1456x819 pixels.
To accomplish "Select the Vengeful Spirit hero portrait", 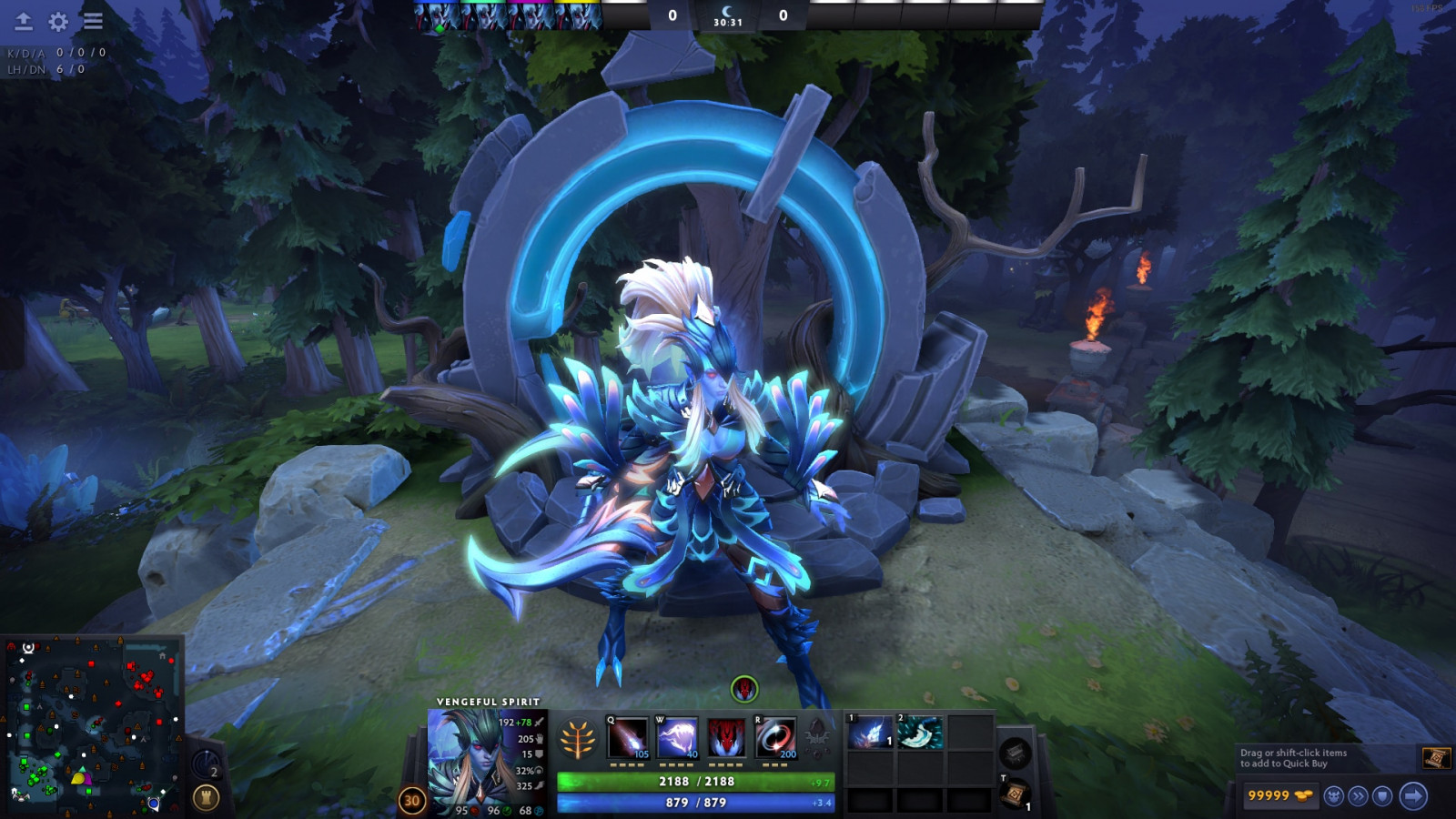I will (x=469, y=760).
